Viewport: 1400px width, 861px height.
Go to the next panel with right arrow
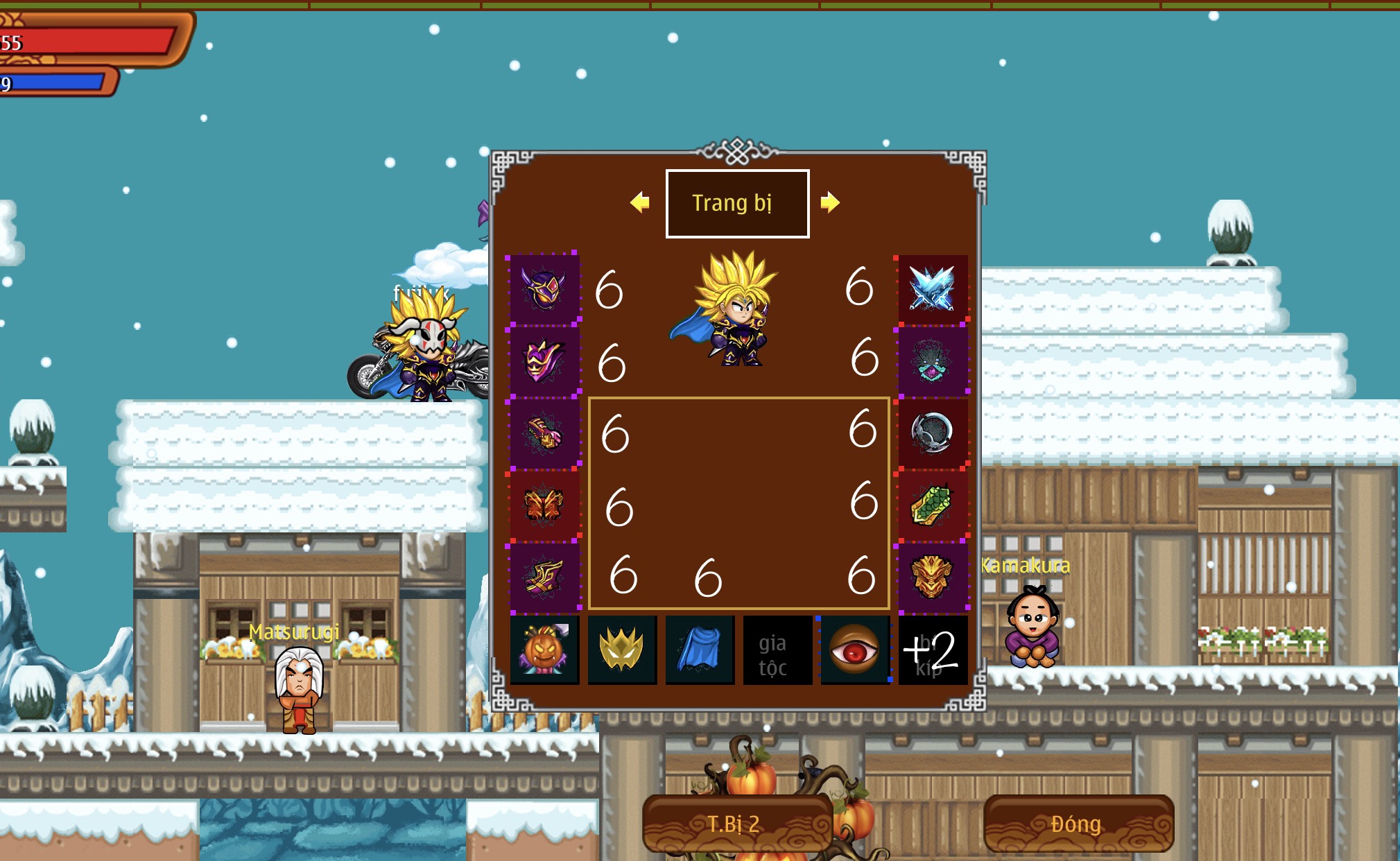(x=829, y=202)
